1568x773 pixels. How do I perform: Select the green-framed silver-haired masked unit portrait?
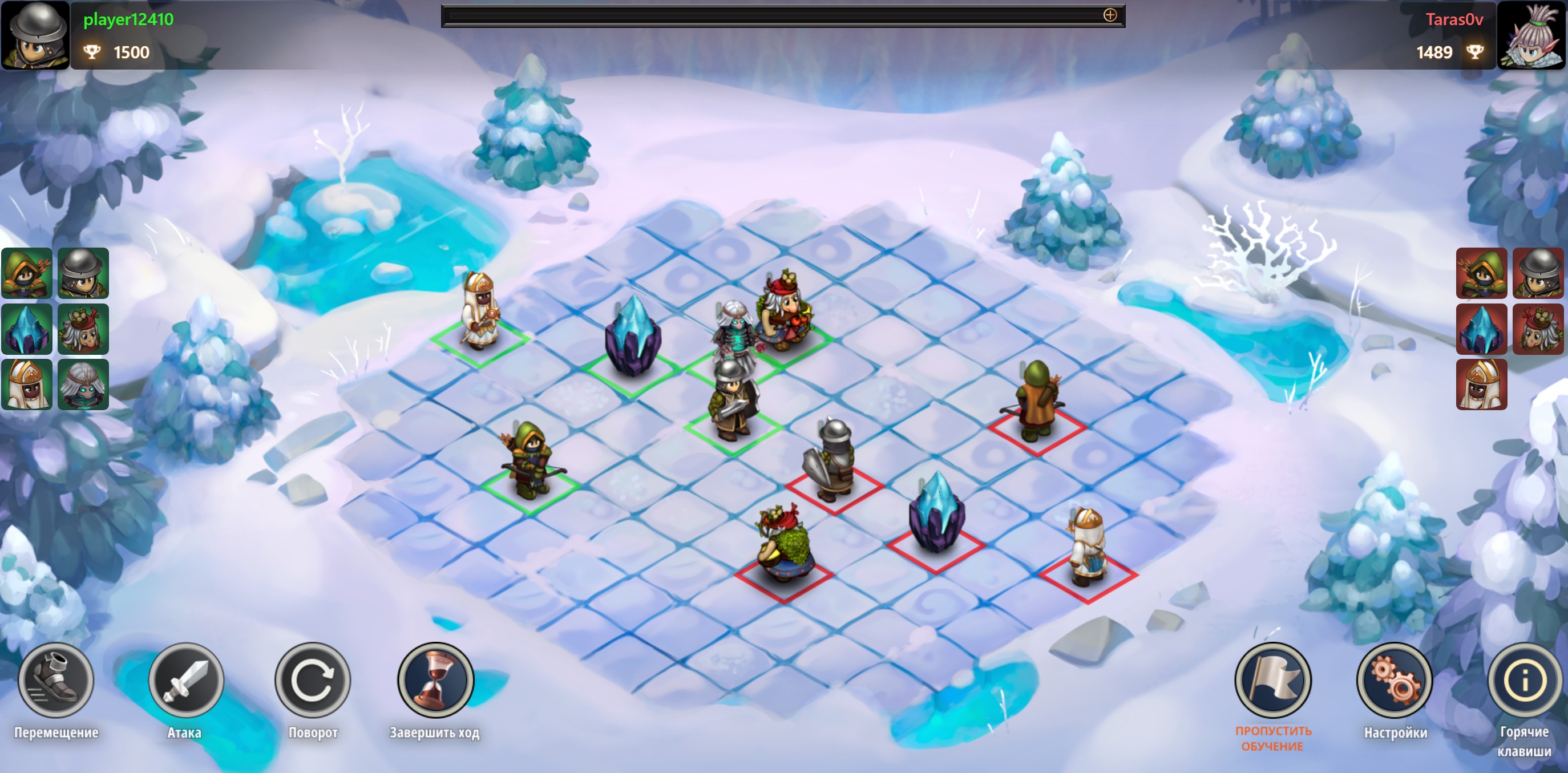click(83, 385)
